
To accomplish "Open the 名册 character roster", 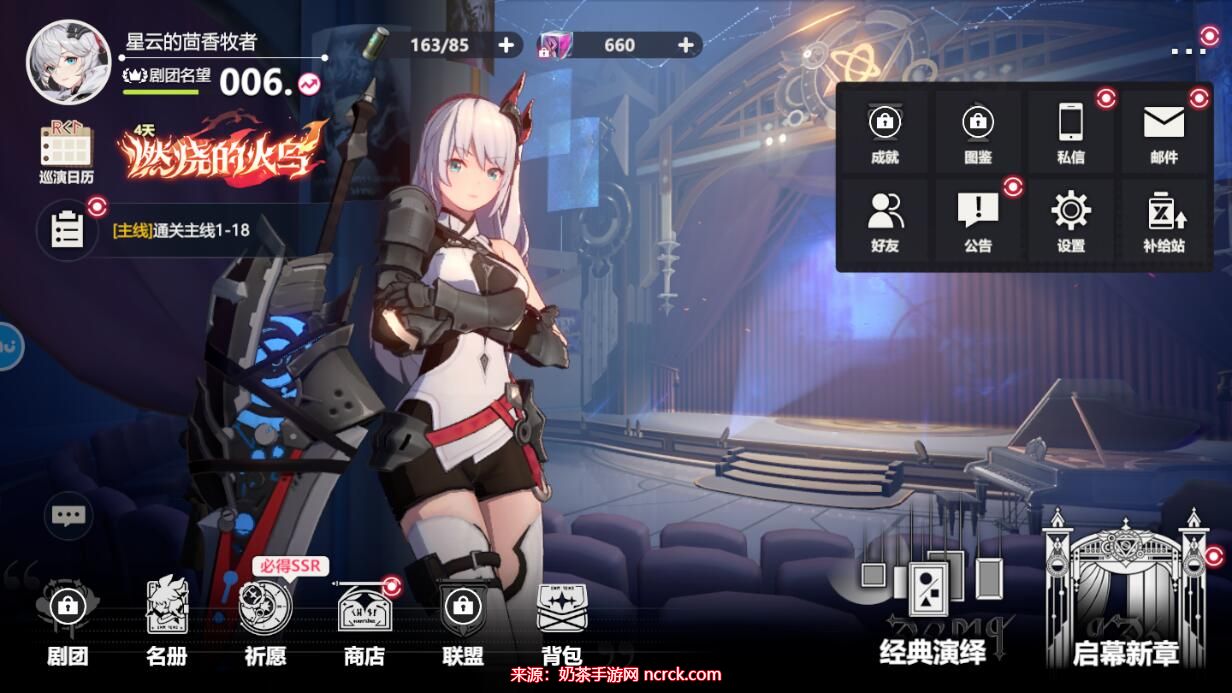I will [166, 620].
